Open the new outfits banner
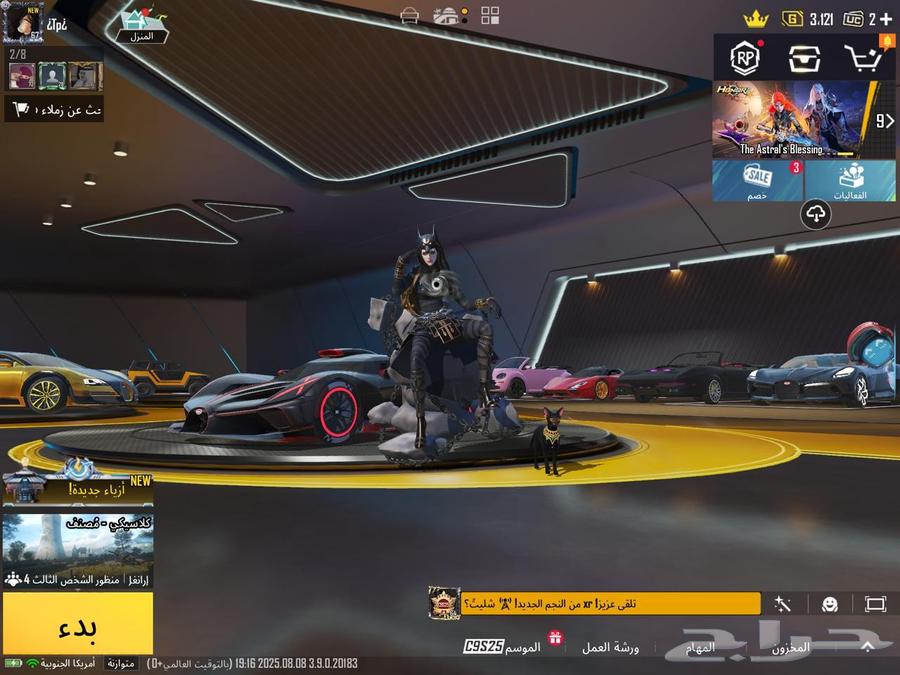This screenshot has width=900, height=675. tap(78, 489)
